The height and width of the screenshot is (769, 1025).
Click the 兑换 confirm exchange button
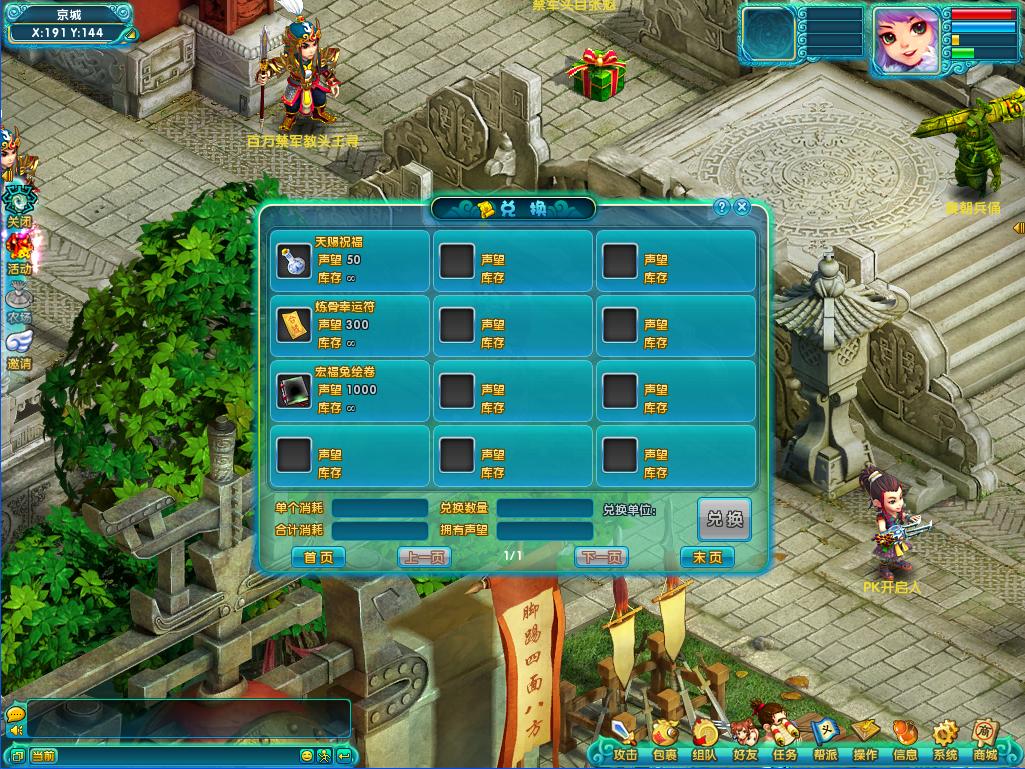click(x=724, y=519)
